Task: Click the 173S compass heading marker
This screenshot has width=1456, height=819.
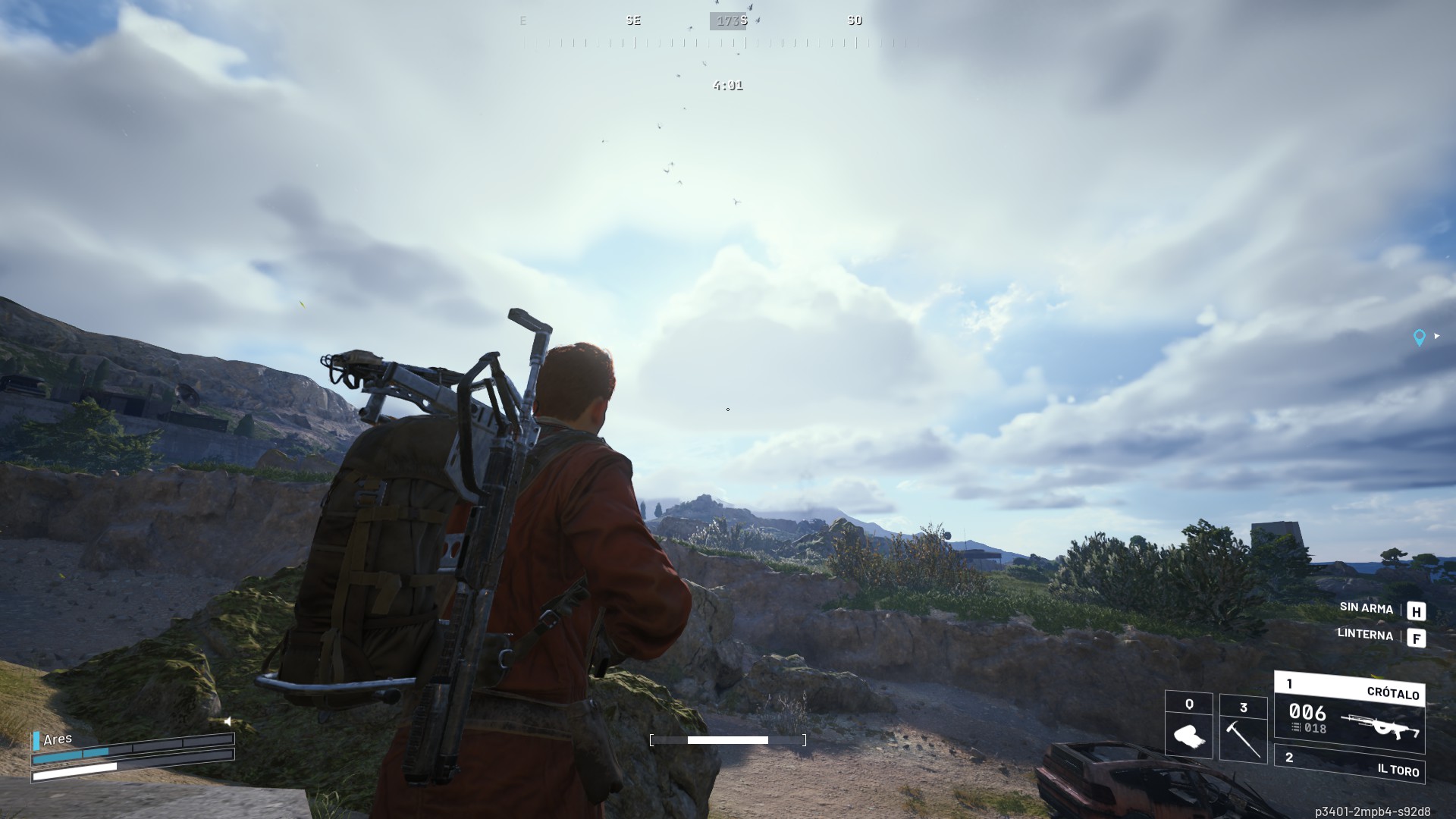Action: pos(727,20)
